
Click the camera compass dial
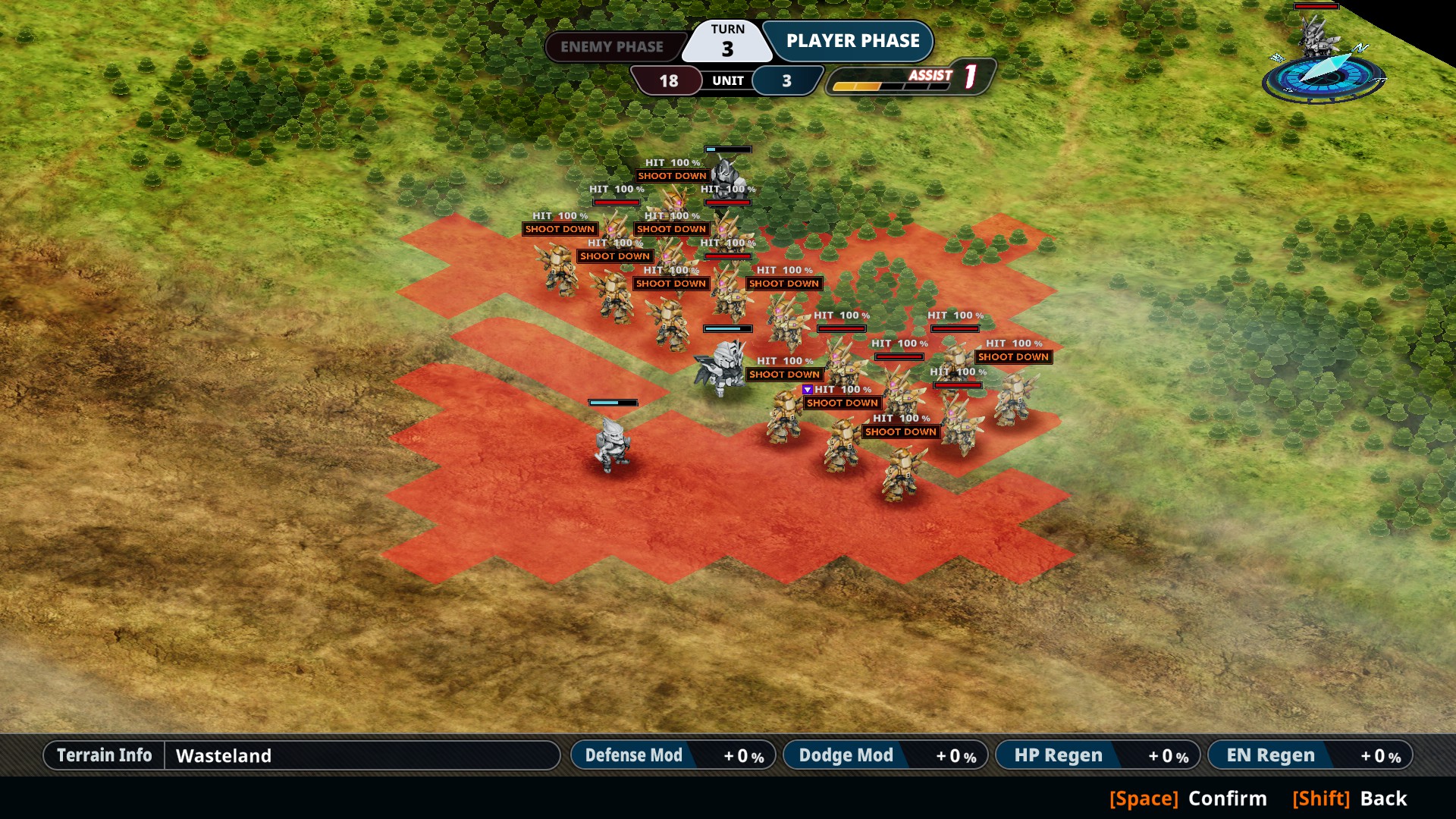1323,77
